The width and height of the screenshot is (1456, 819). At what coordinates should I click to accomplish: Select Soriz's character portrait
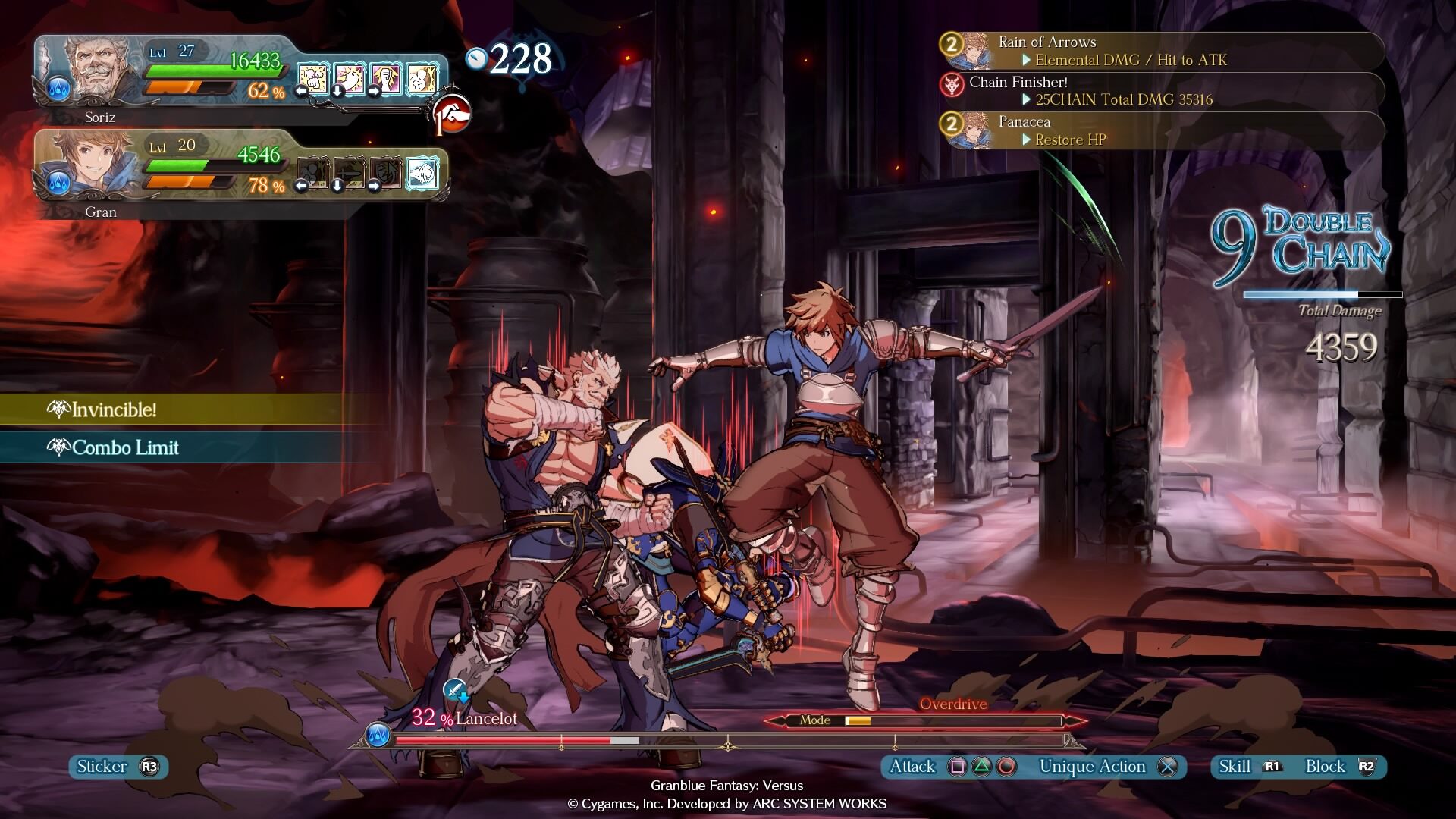click(x=100, y=70)
